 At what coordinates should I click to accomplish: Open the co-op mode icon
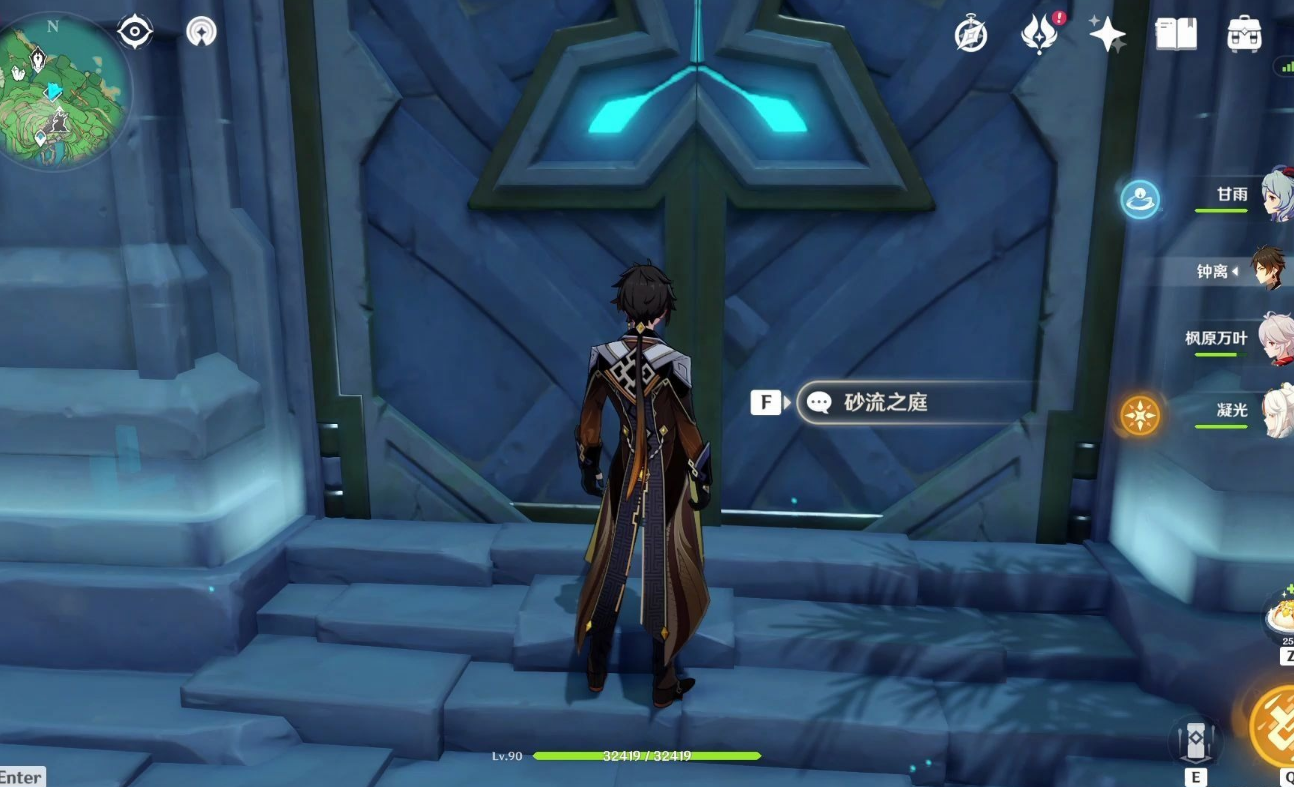click(x=202, y=32)
